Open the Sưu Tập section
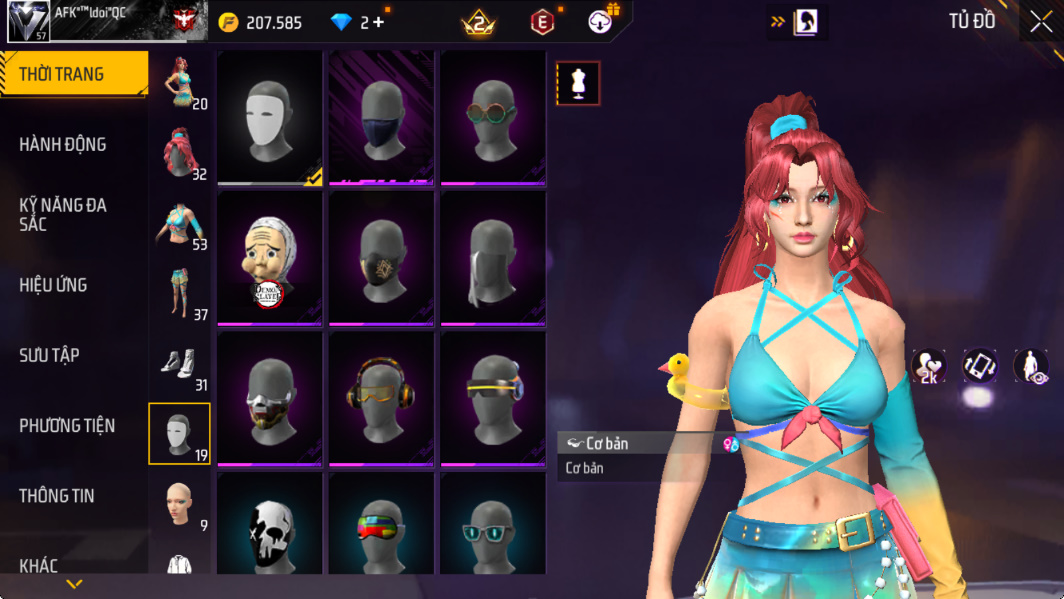 [49, 355]
